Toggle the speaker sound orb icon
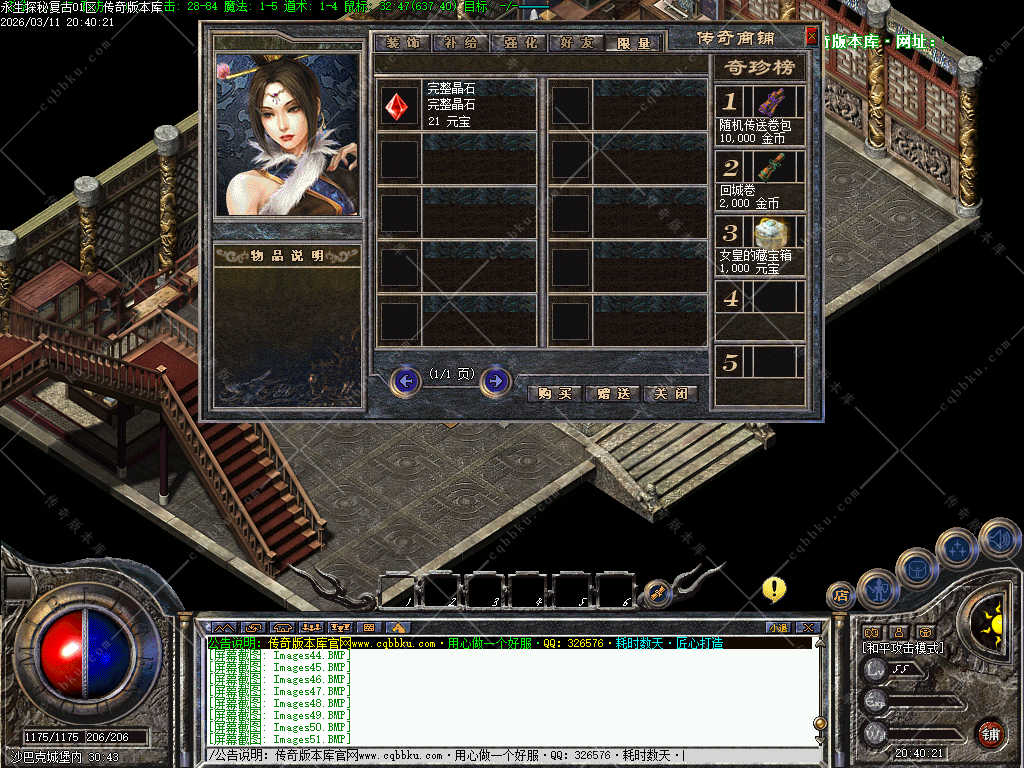This screenshot has height=768, width=1024. 998,538
